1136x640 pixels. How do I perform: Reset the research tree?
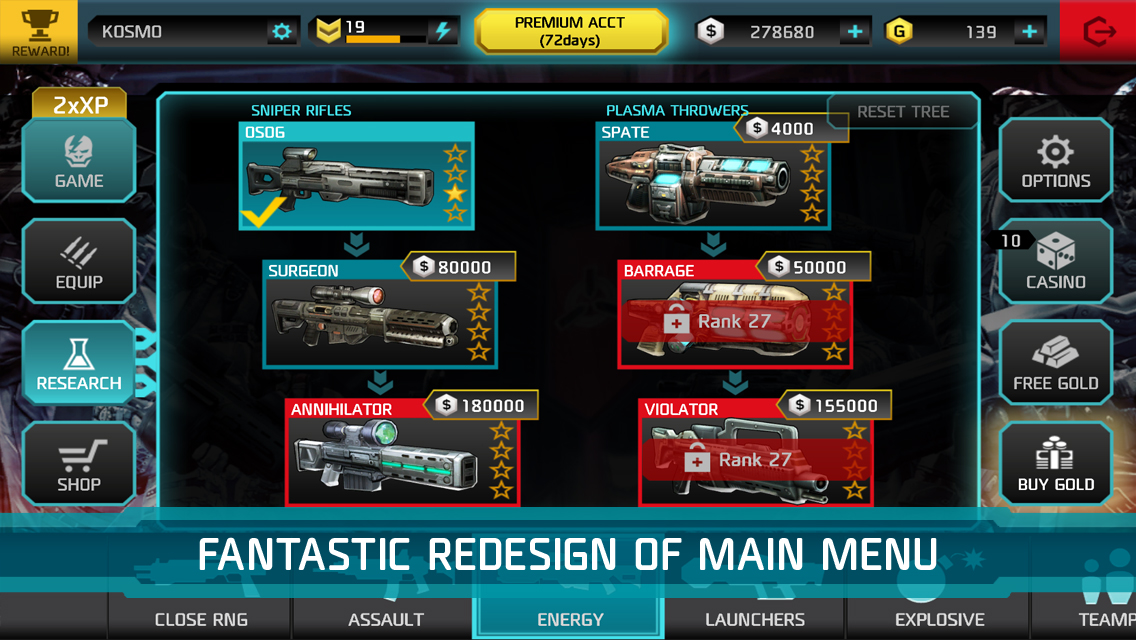903,112
